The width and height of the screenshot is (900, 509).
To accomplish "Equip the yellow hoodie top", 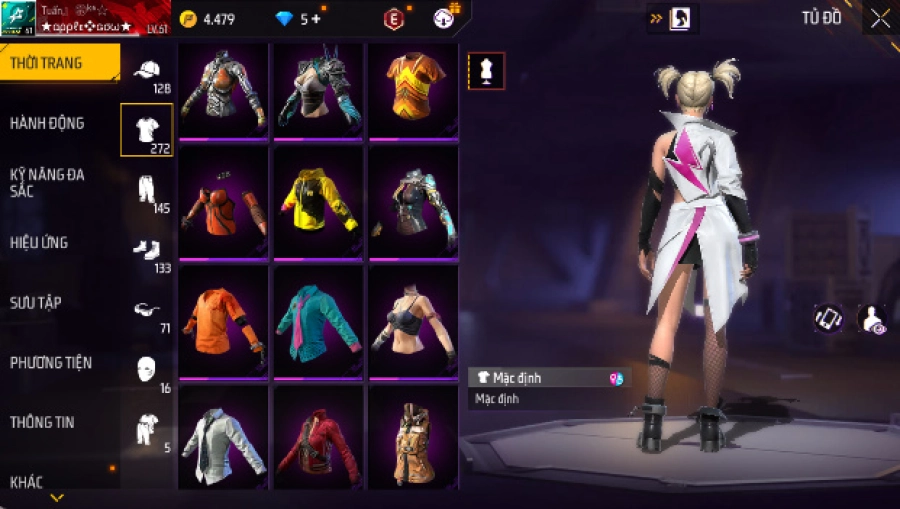I will click(319, 202).
